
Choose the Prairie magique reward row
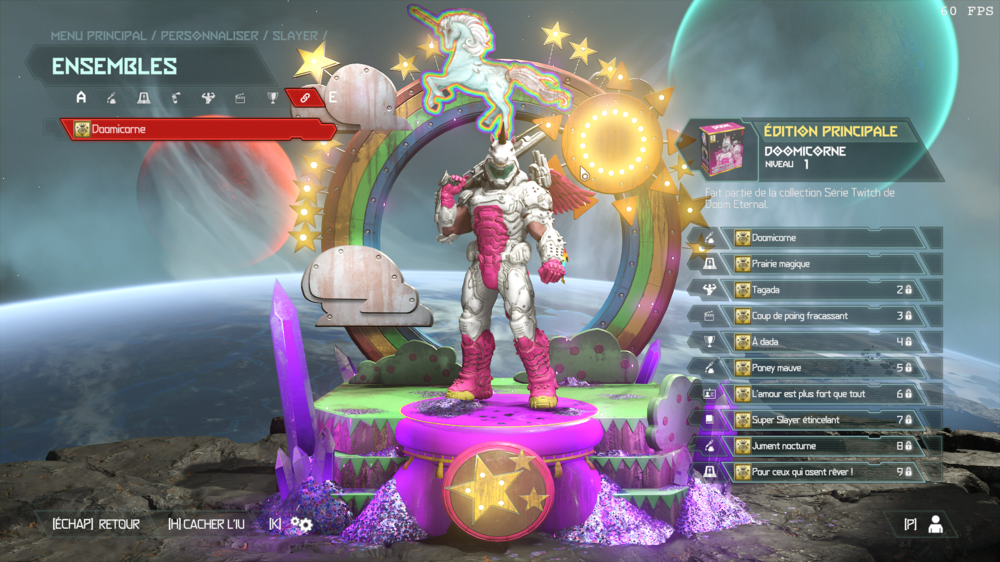(x=825, y=264)
